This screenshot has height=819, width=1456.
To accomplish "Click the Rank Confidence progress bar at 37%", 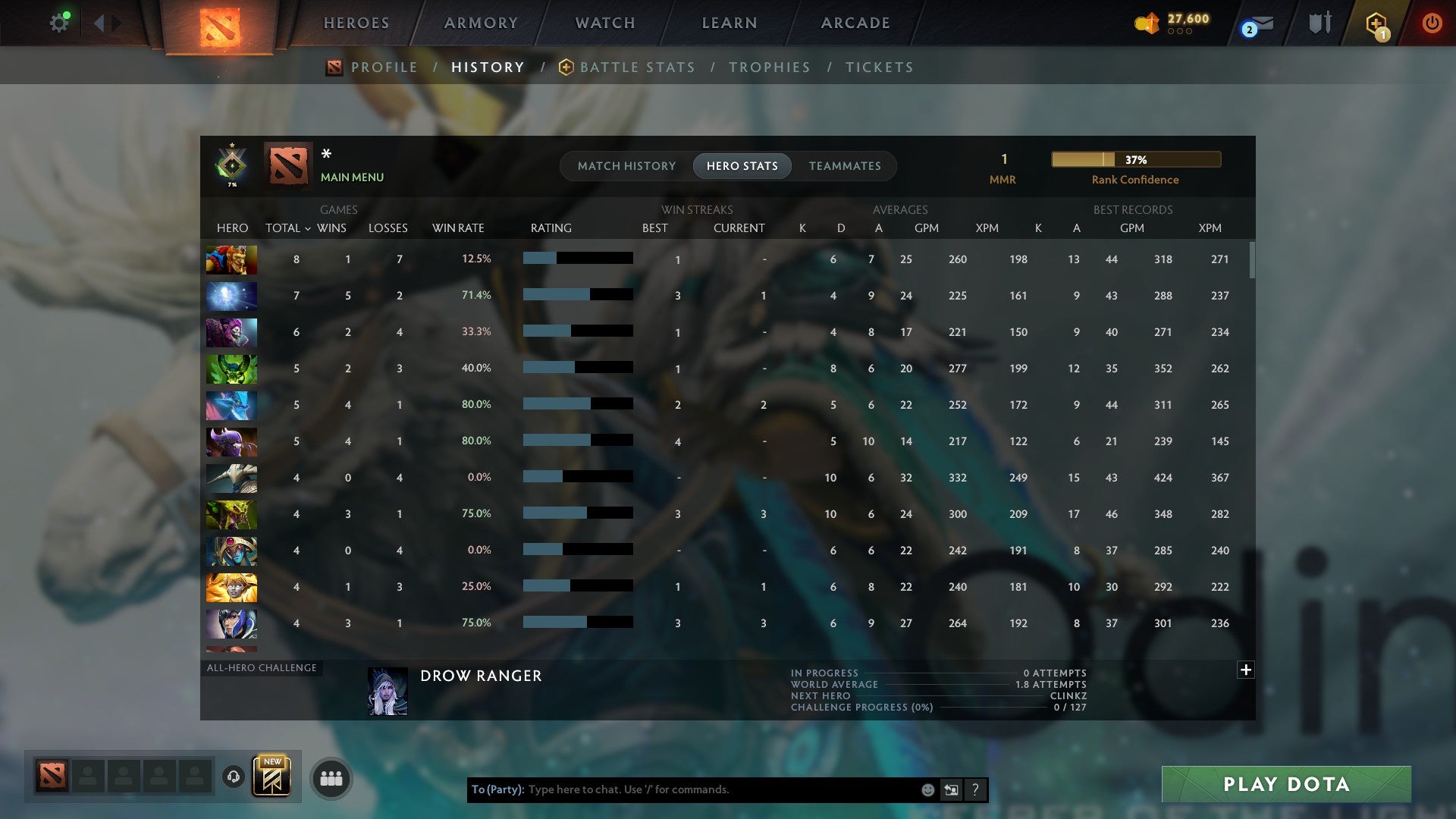I will click(1135, 159).
